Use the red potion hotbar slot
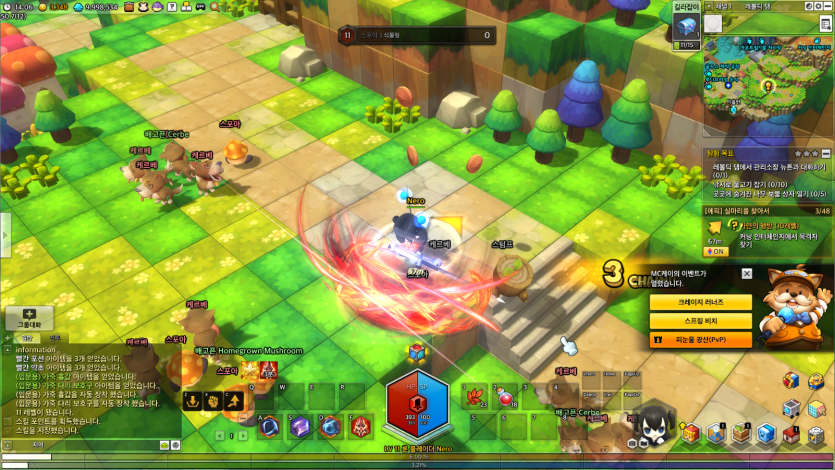 504,398
